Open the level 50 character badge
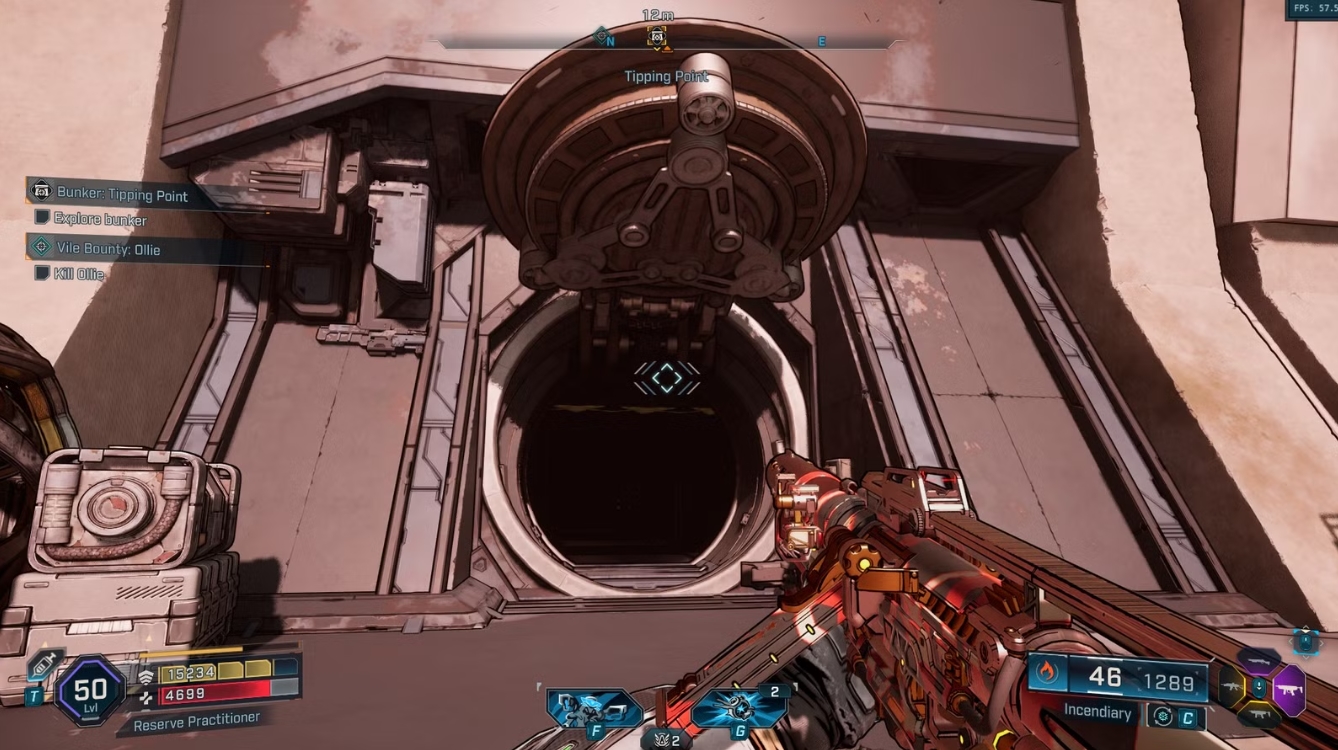 (x=90, y=689)
